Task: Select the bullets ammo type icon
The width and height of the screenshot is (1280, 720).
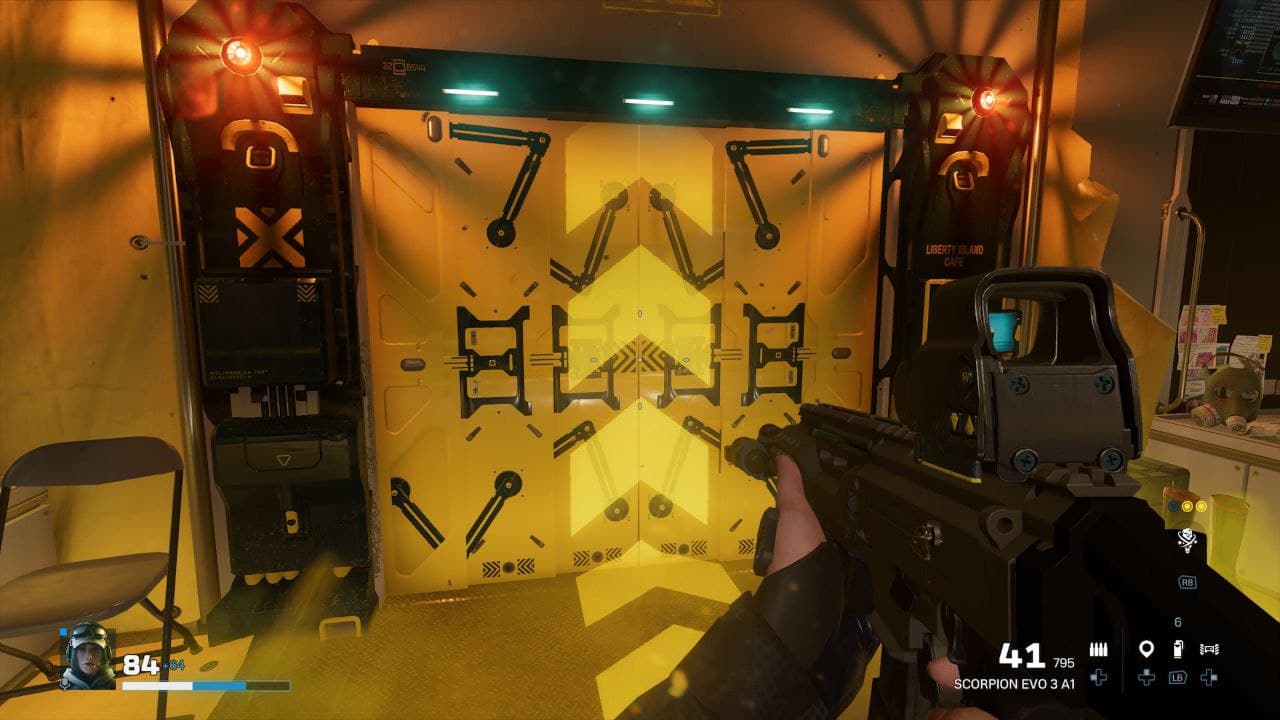Action: coord(1098,649)
